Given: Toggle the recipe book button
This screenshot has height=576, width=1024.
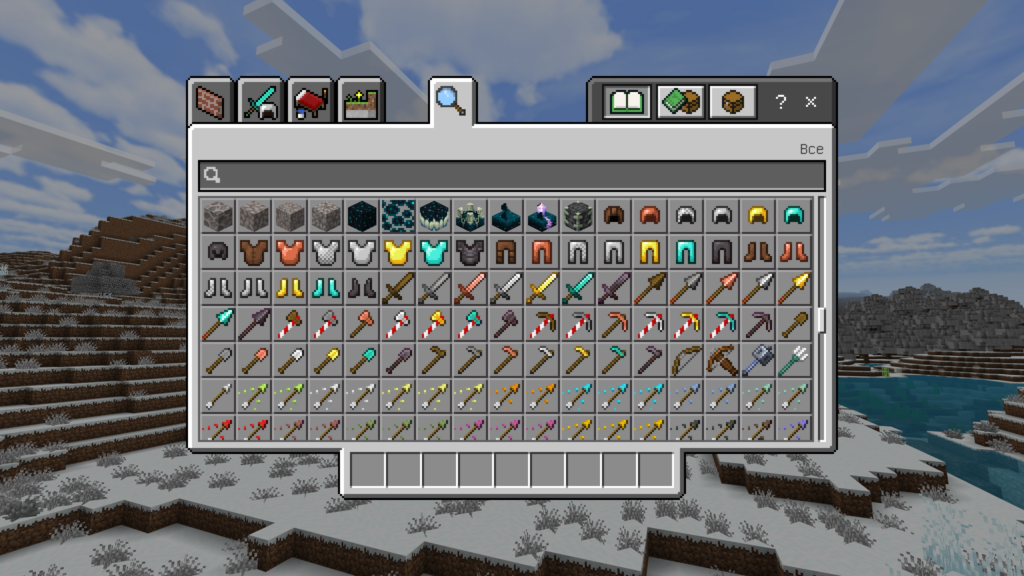Looking at the screenshot, I should tap(627, 102).
